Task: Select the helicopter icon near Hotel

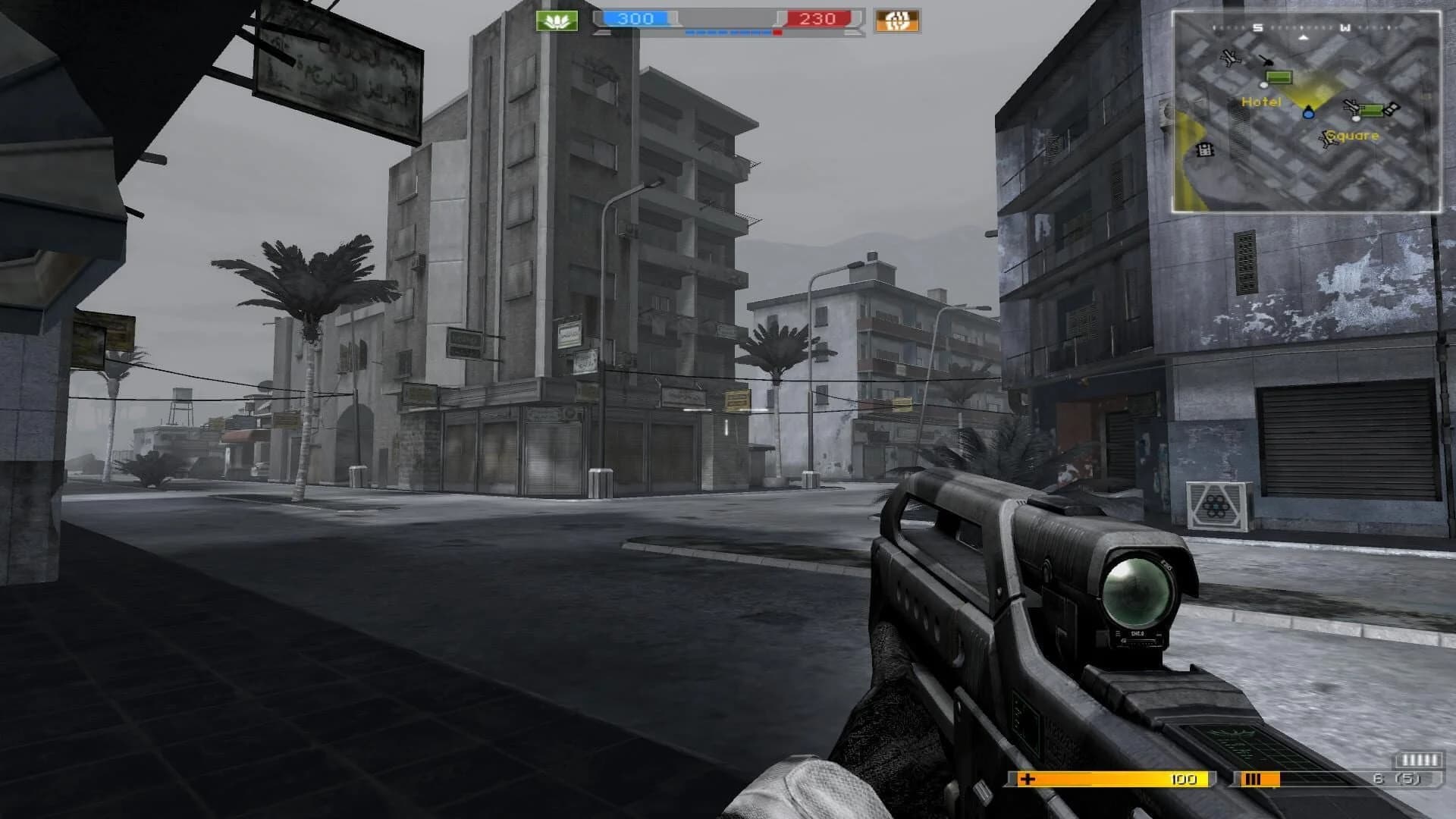Action: click(1231, 58)
